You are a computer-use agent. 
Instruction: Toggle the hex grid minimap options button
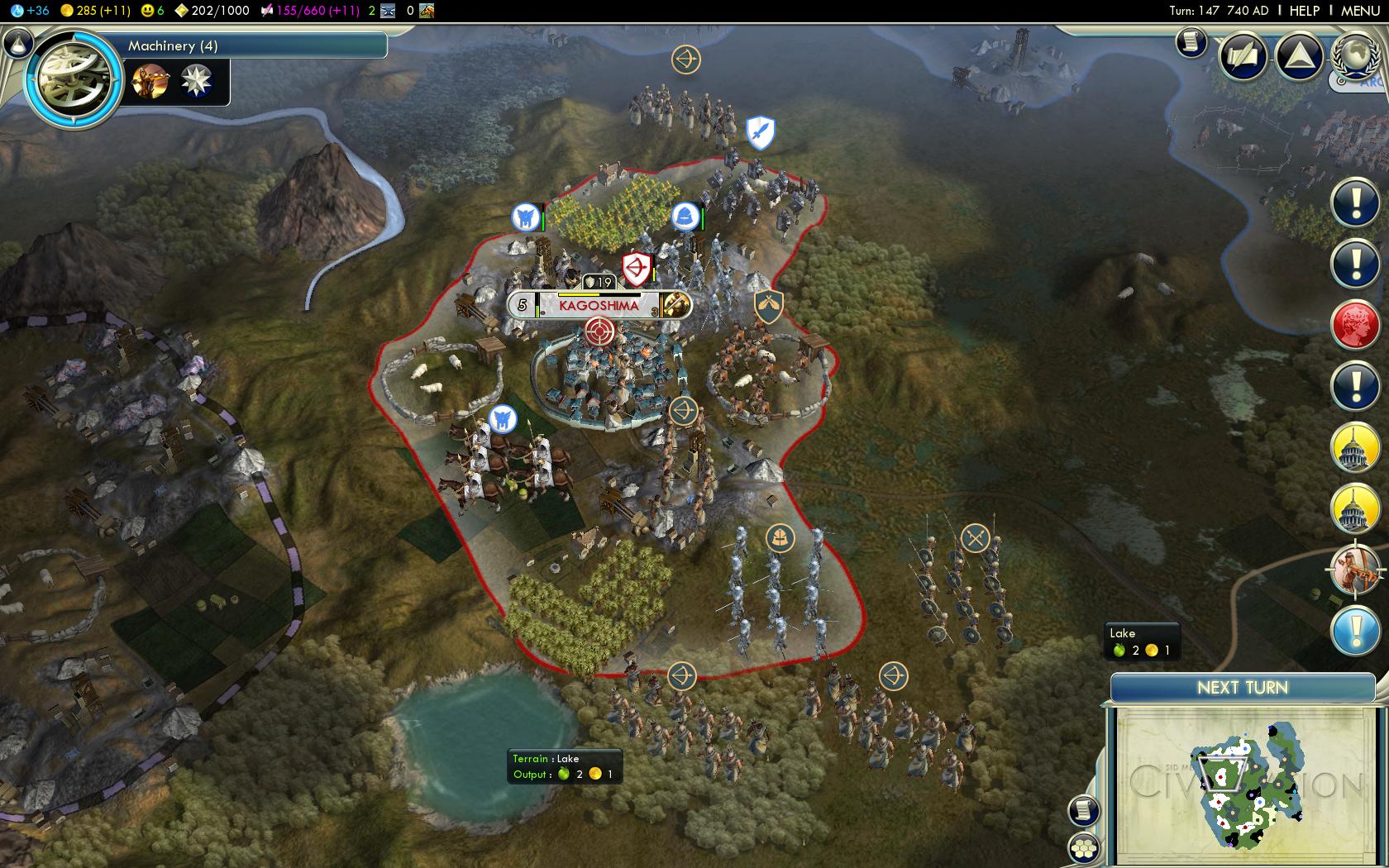[1084, 848]
